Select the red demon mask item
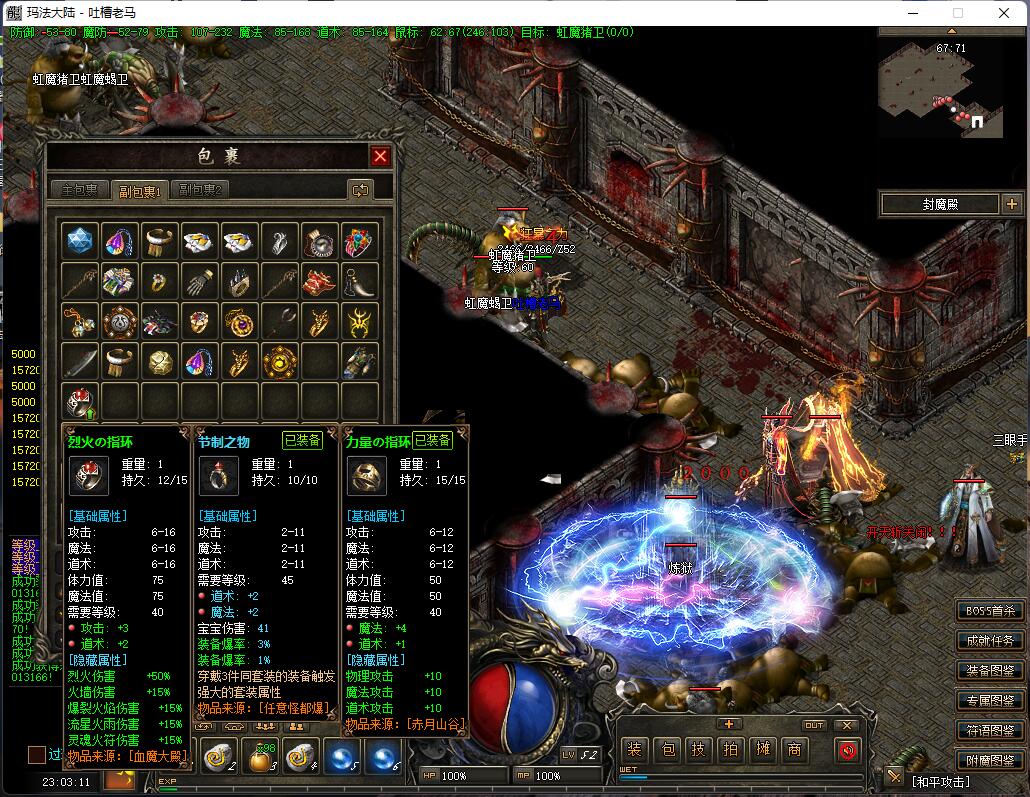The height and width of the screenshot is (797, 1030). (320, 281)
